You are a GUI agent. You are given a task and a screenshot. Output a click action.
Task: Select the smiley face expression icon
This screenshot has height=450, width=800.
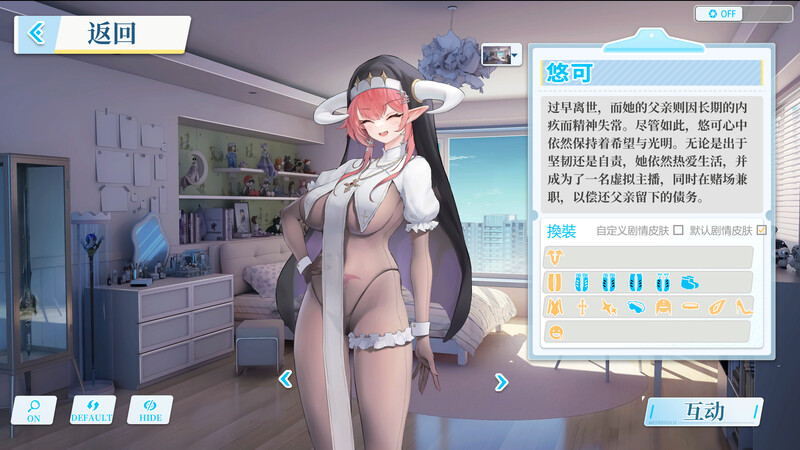[x=554, y=331]
